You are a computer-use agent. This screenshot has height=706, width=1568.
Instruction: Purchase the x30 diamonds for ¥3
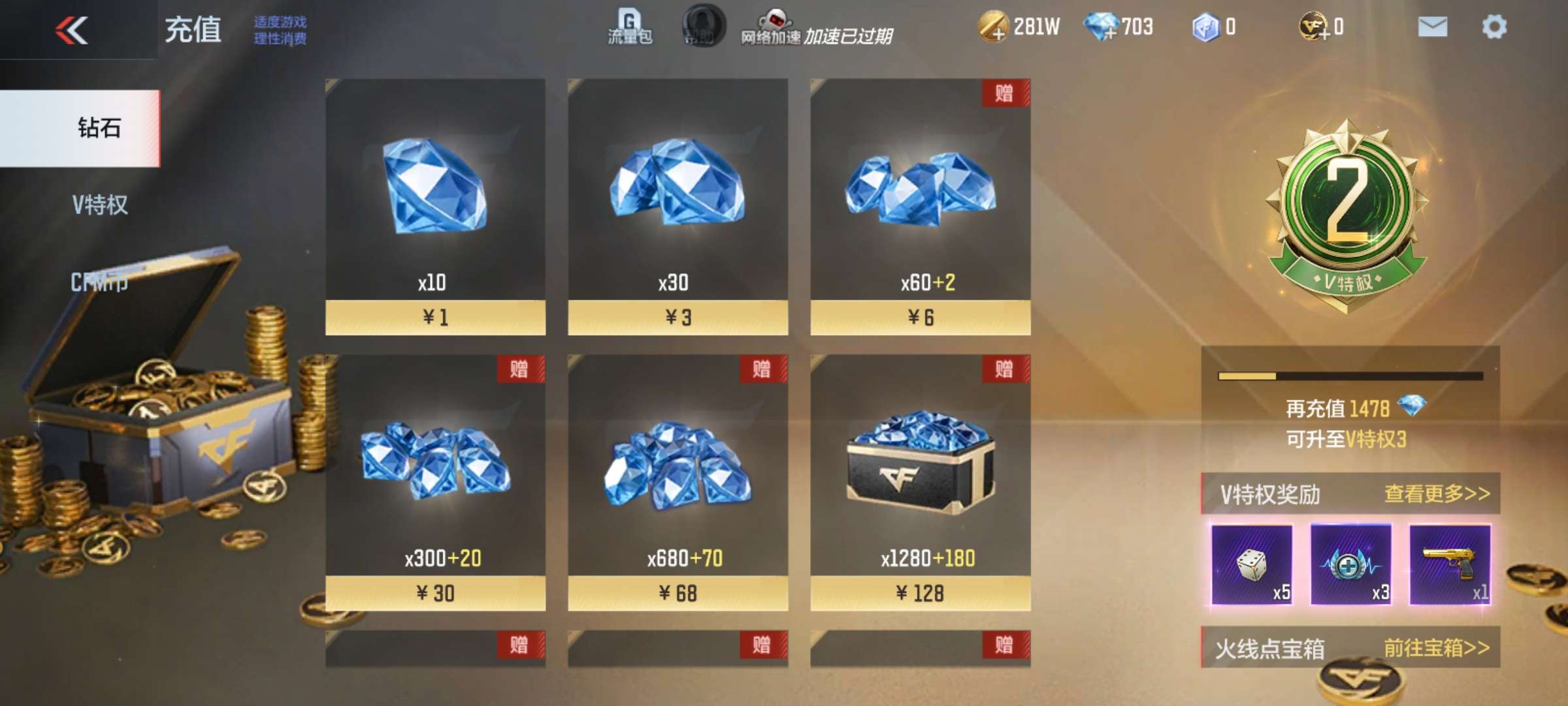click(678, 318)
